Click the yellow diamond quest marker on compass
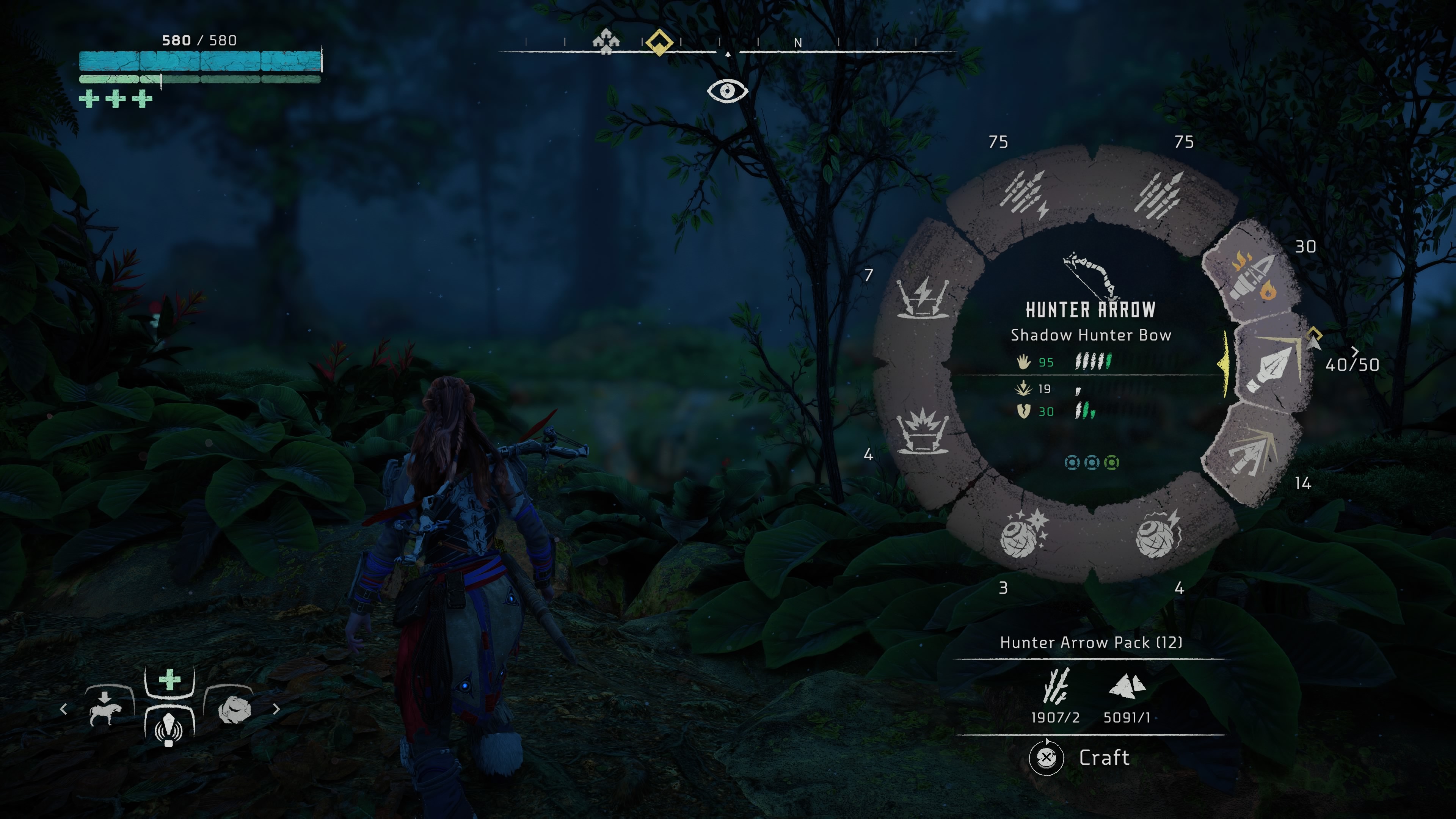This screenshot has height=819, width=1456. click(x=659, y=42)
